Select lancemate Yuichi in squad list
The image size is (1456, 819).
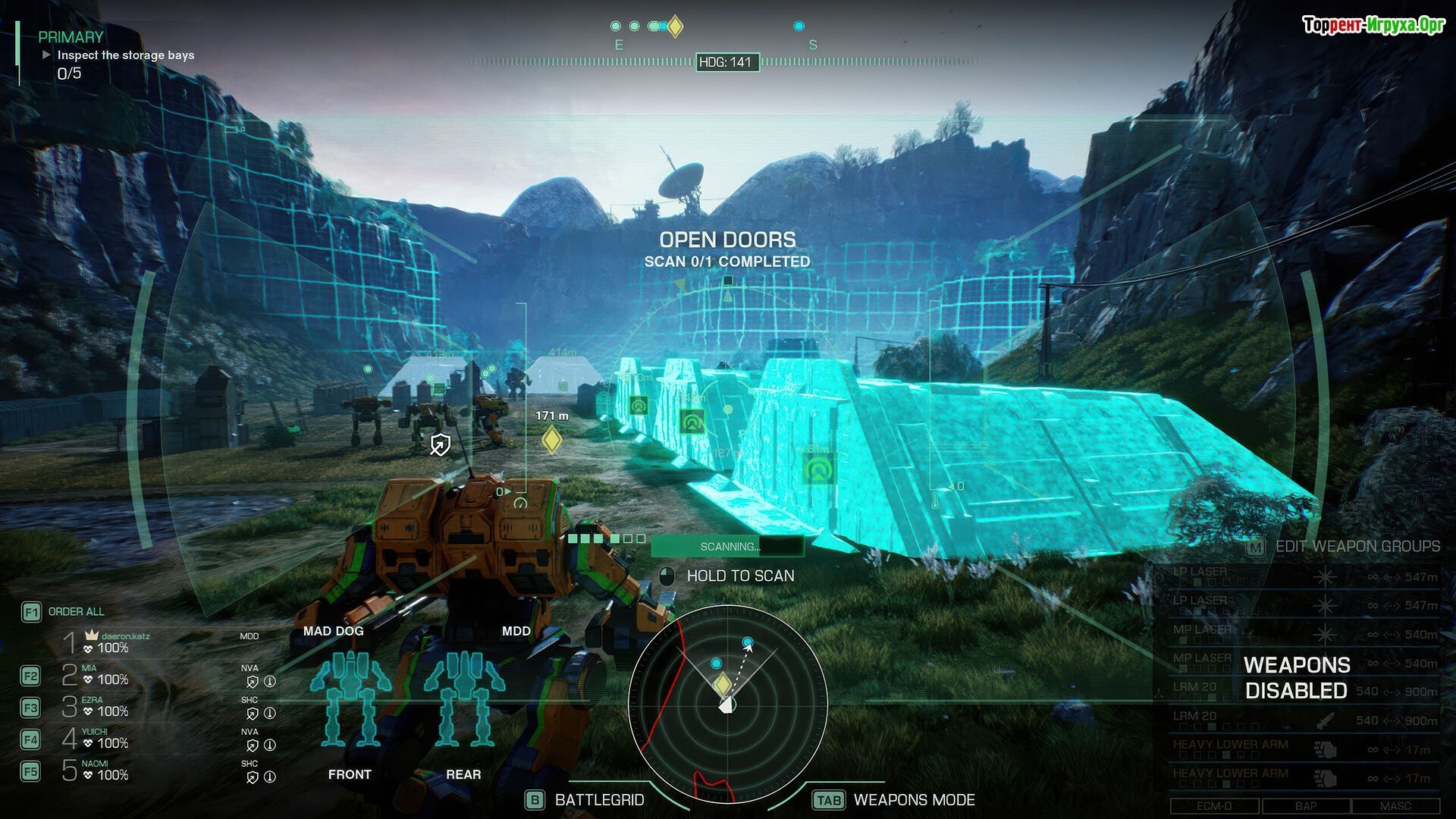point(106,739)
